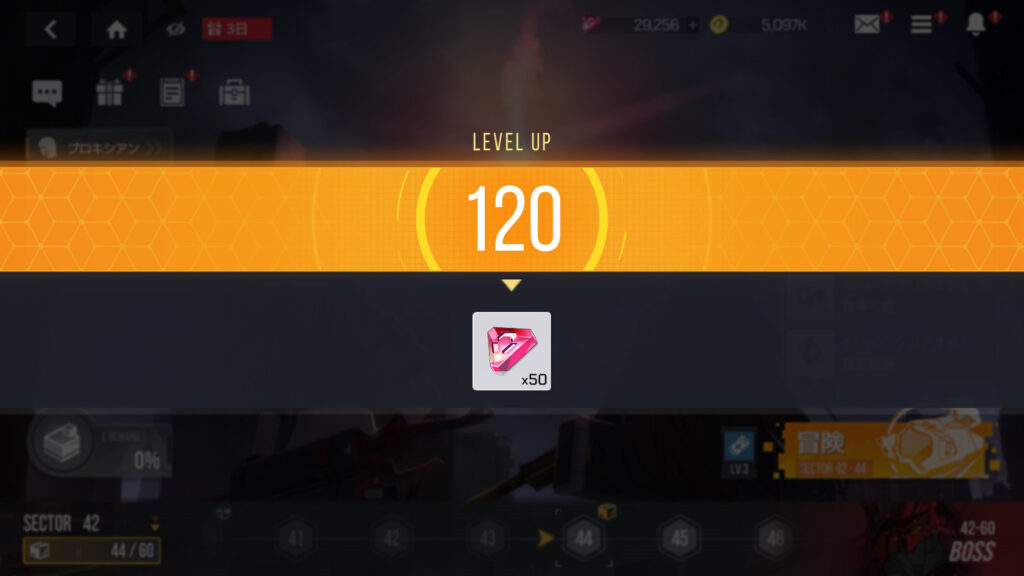Open the mission list document icon
Viewport: 1024px width, 576px height.
[x=172, y=94]
